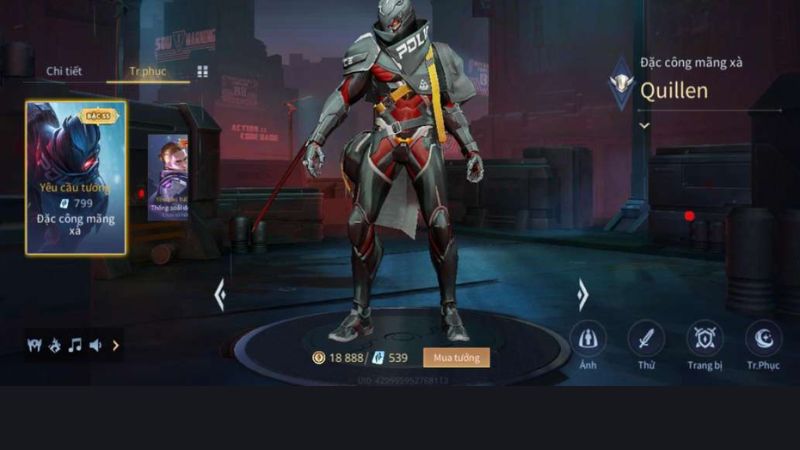Open the Tr.Phục button at bottom right
Viewport: 800px width, 450px height.
coord(763,340)
